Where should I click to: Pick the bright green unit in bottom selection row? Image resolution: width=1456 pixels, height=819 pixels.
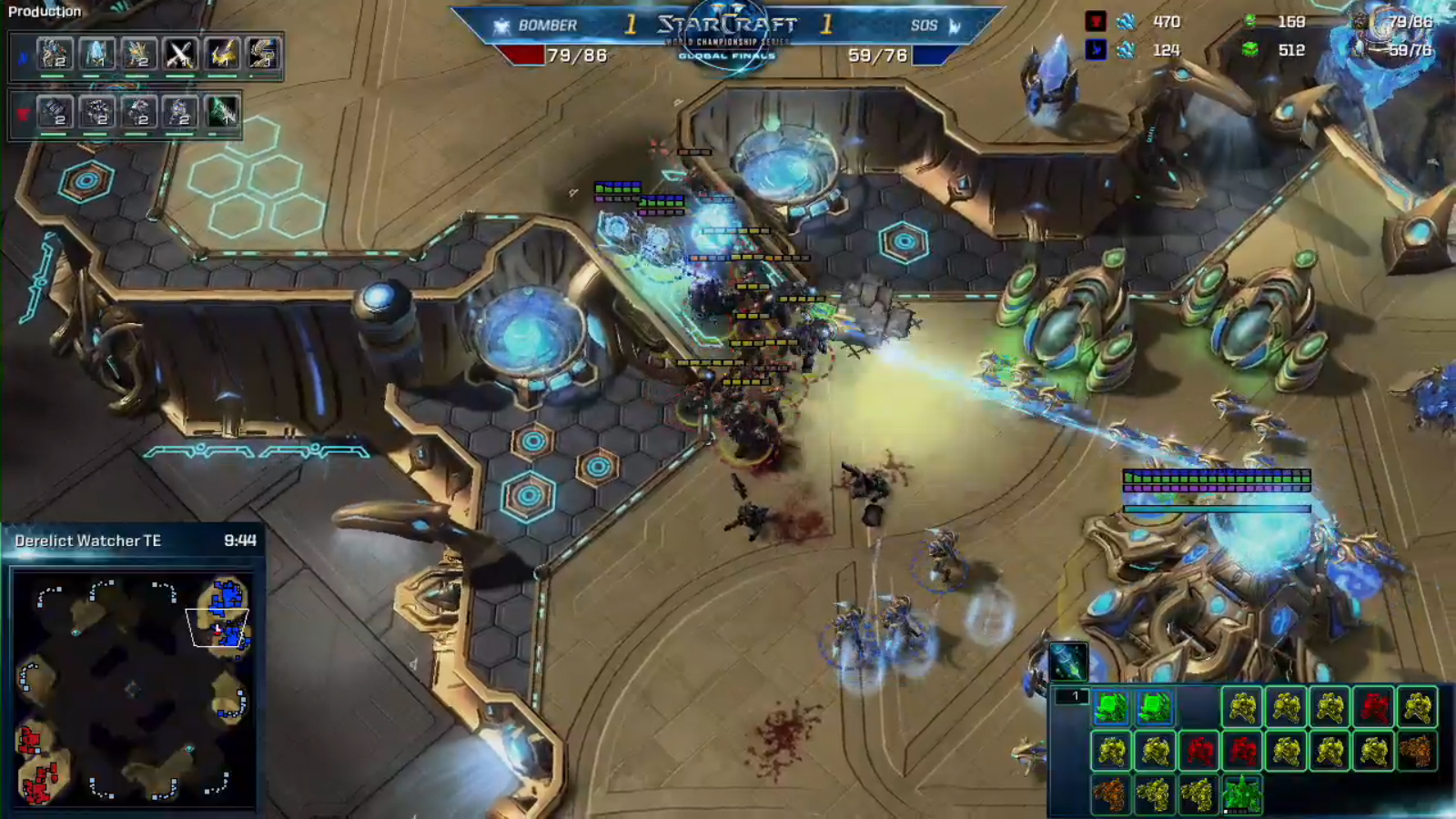(x=1240, y=794)
